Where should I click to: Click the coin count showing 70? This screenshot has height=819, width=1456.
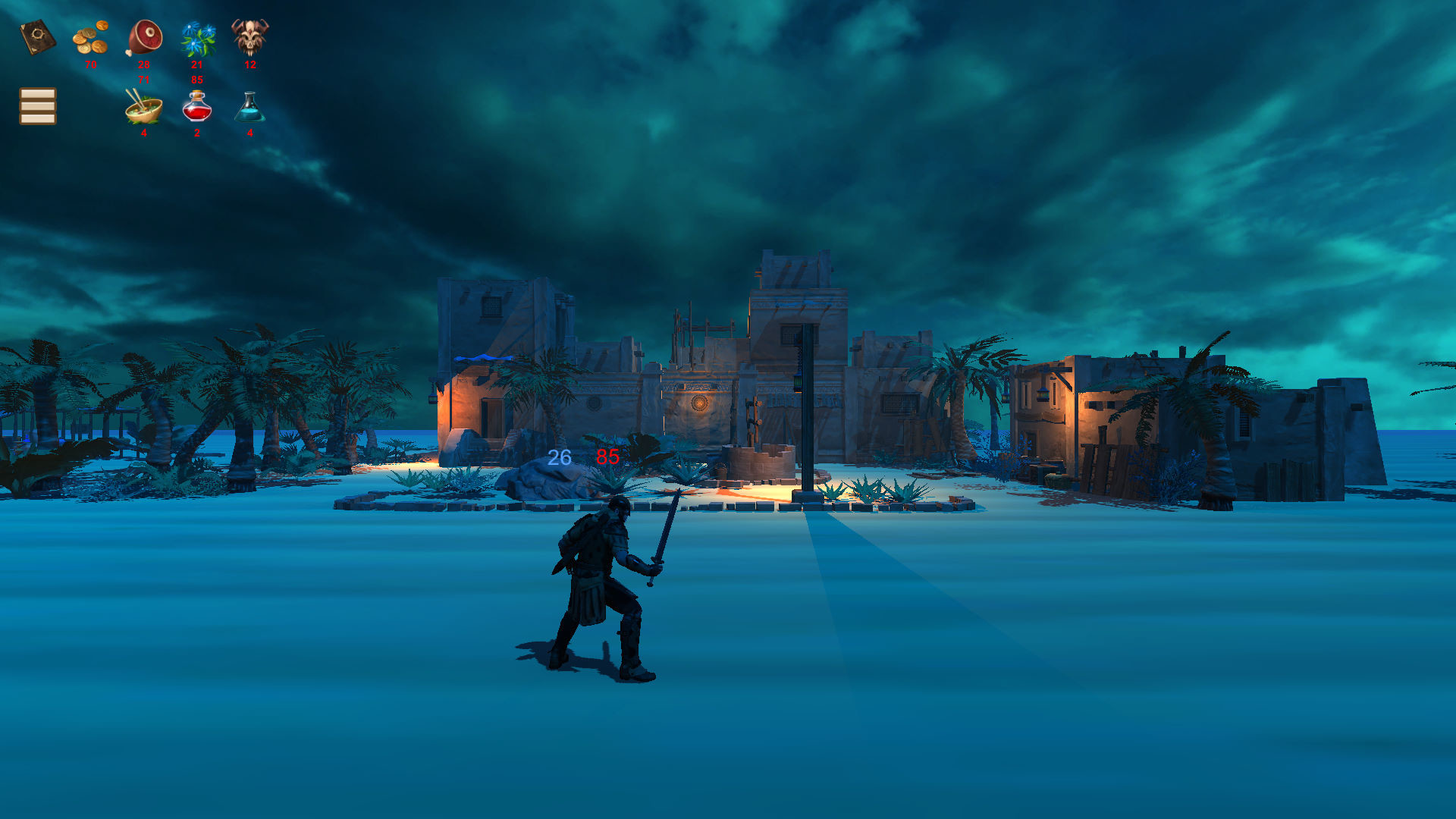coord(91,64)
